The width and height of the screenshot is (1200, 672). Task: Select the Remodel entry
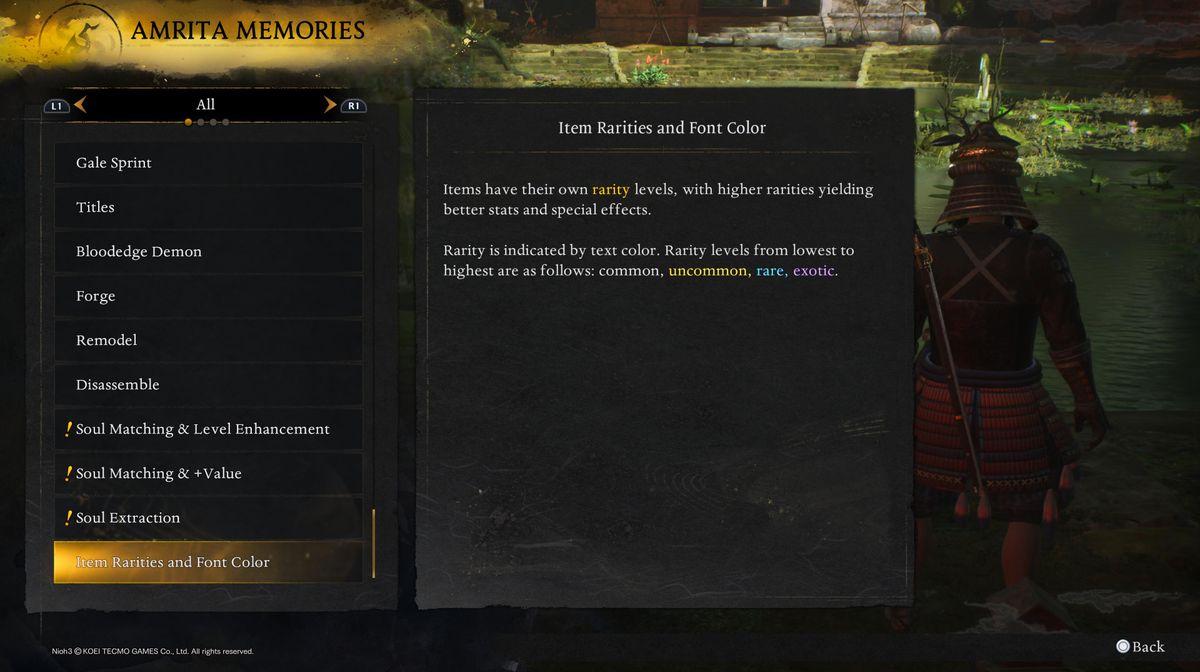click(208, 340)
